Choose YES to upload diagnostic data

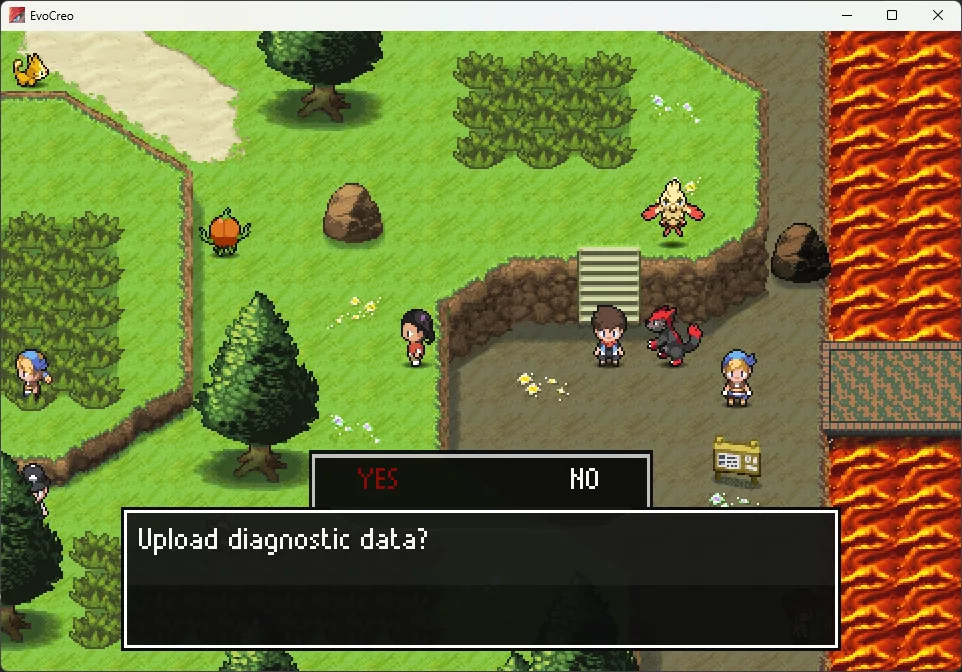(x=378, y=479)
